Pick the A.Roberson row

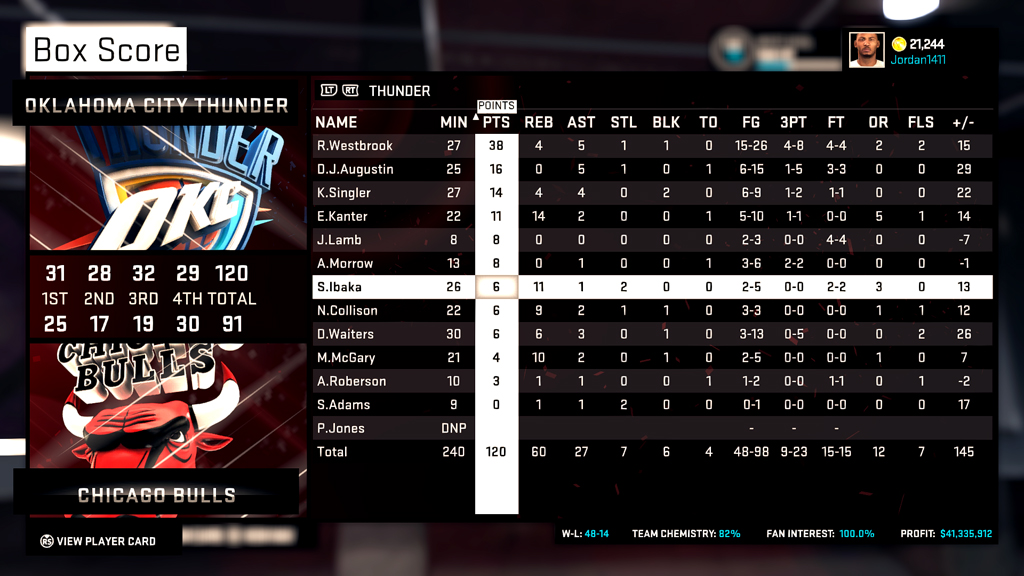(351, 381)
